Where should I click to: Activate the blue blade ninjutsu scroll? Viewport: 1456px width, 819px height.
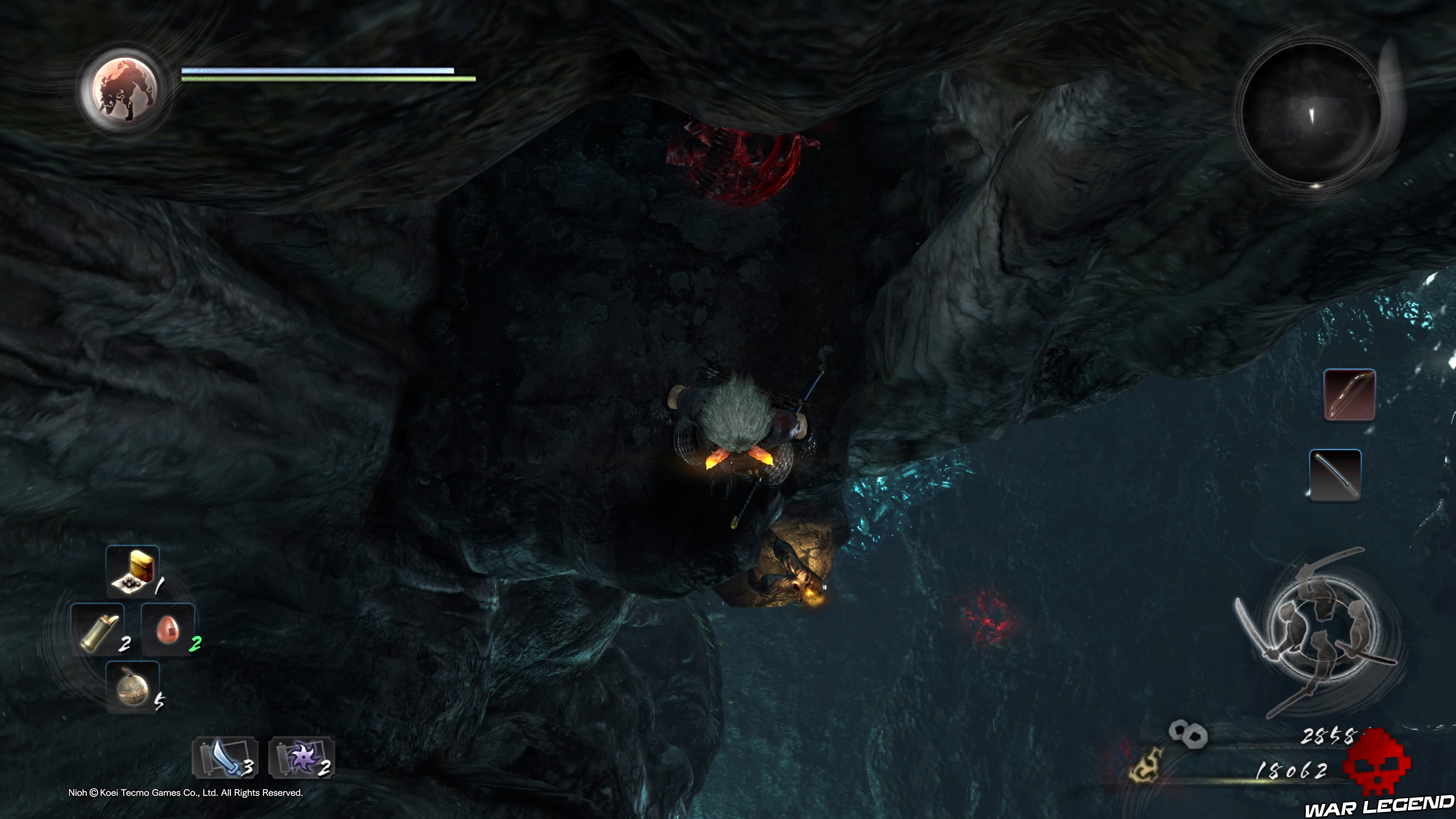tap(224, 758)
